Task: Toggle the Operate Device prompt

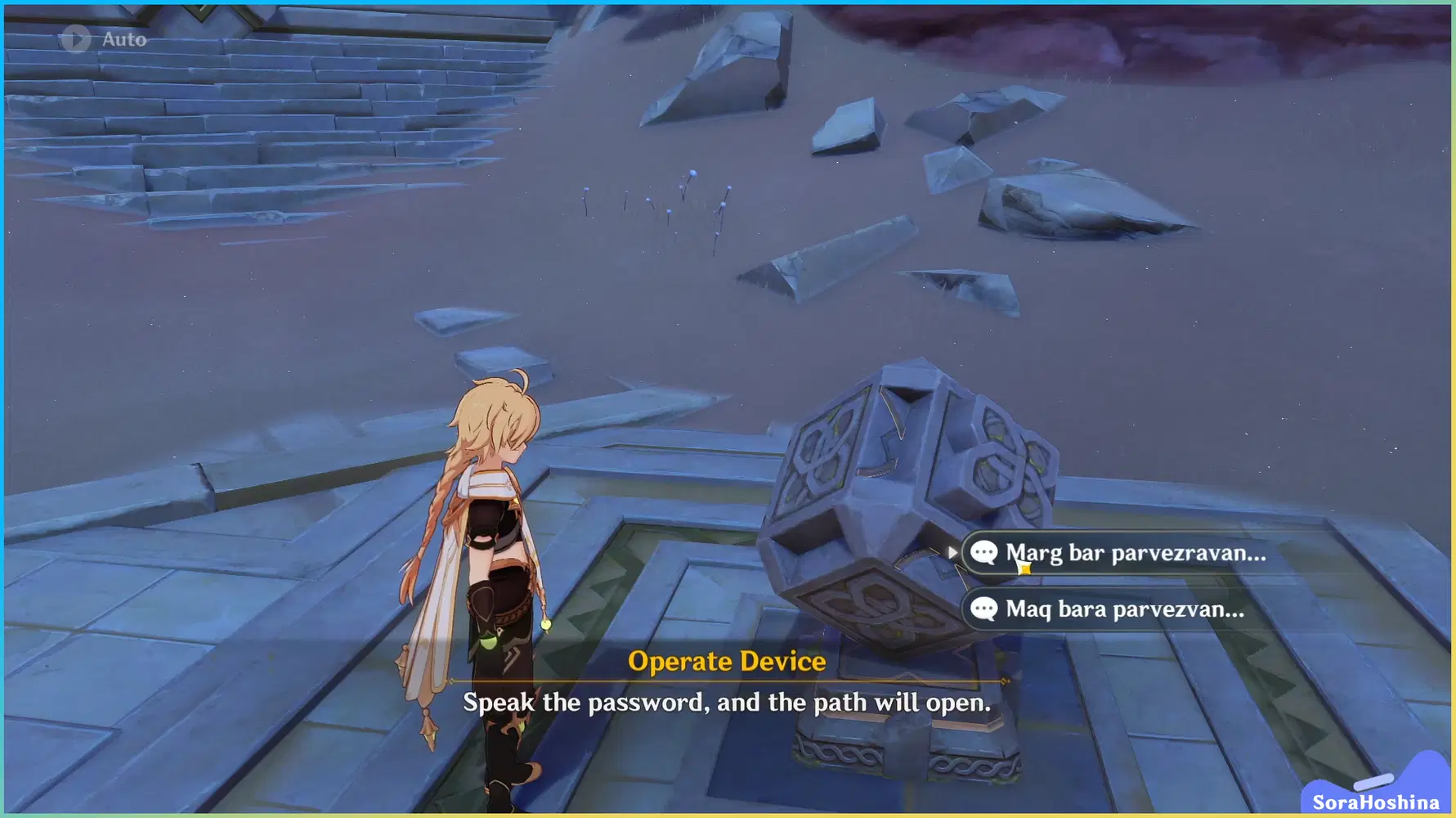Action: tap(726, 662)
